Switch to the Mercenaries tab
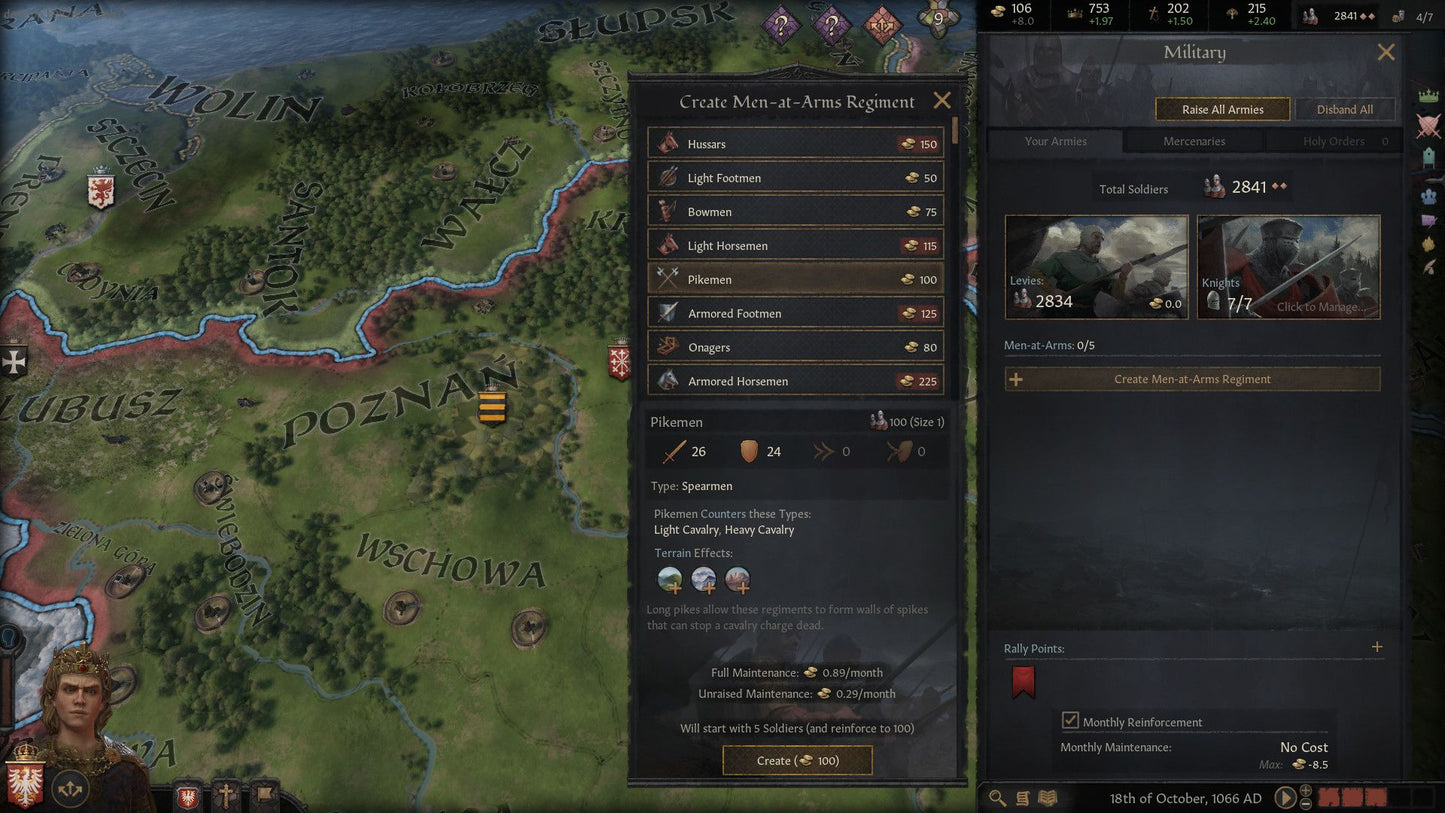The height and width of the screenshot is (813, 1445). click(1192, 141)
